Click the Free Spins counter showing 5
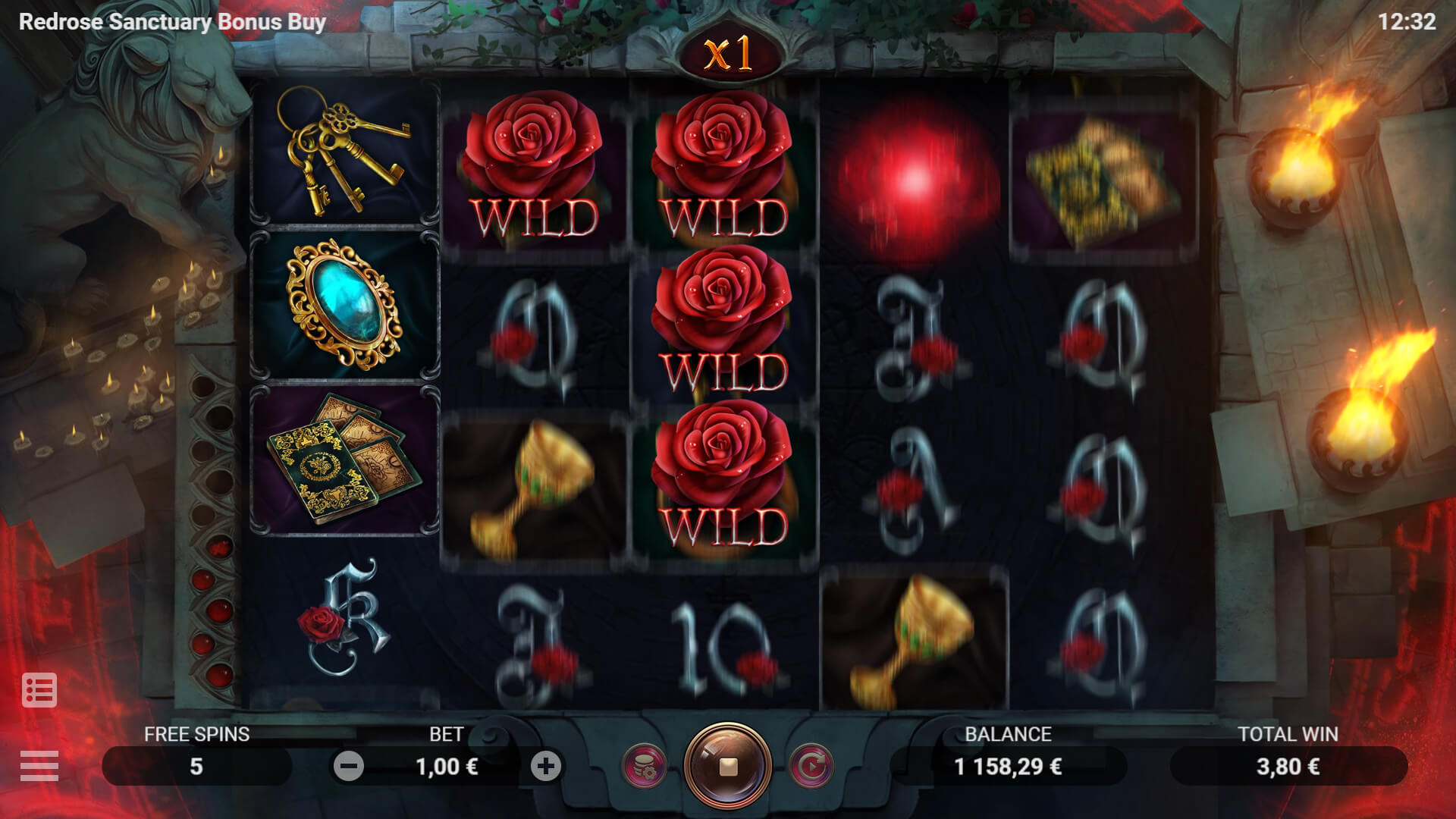This screenshot has height=819, width=1456. point(196,765)
